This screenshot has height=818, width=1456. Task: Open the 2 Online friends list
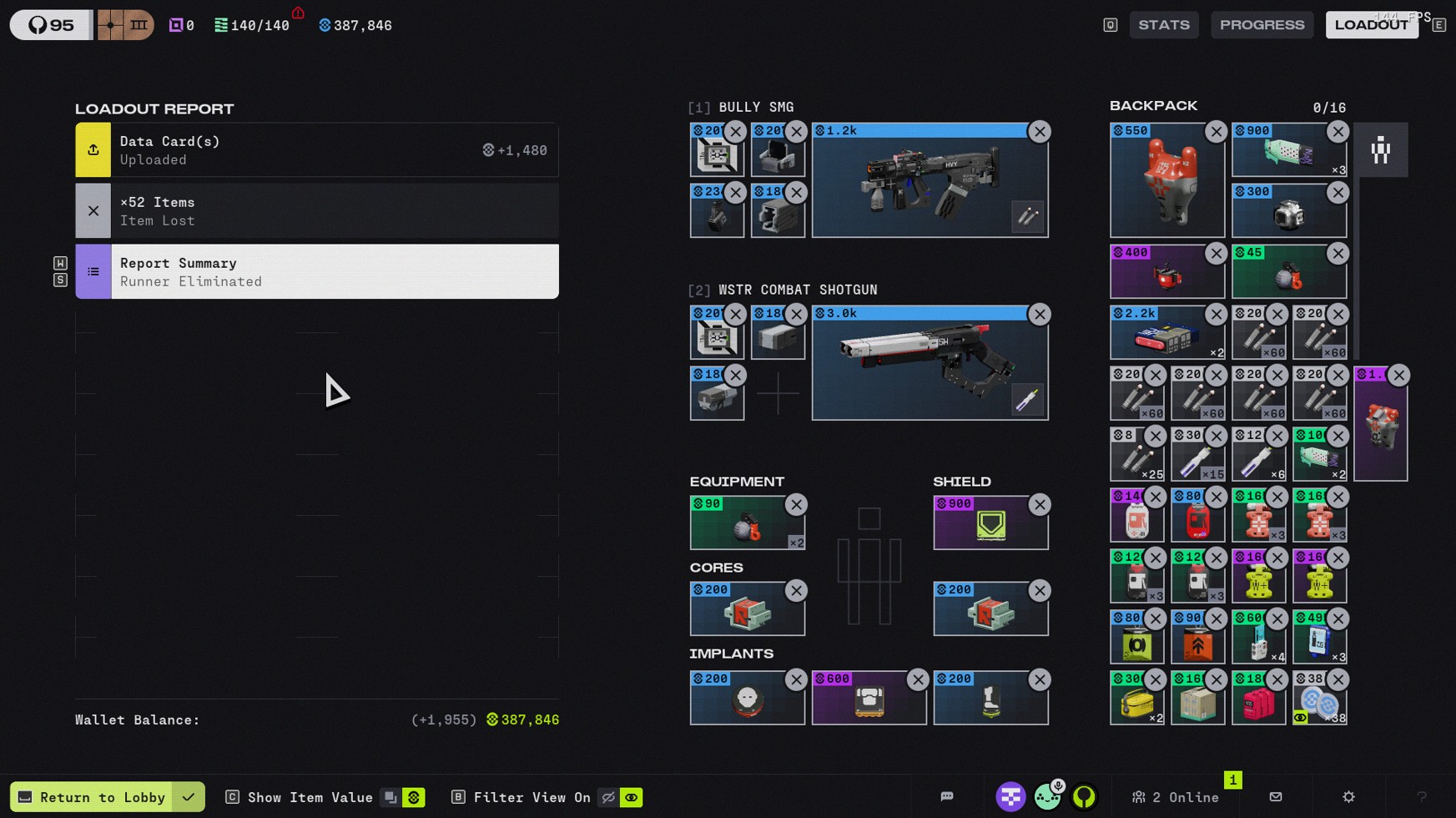pyautogui.click(x=1176, y=797)
